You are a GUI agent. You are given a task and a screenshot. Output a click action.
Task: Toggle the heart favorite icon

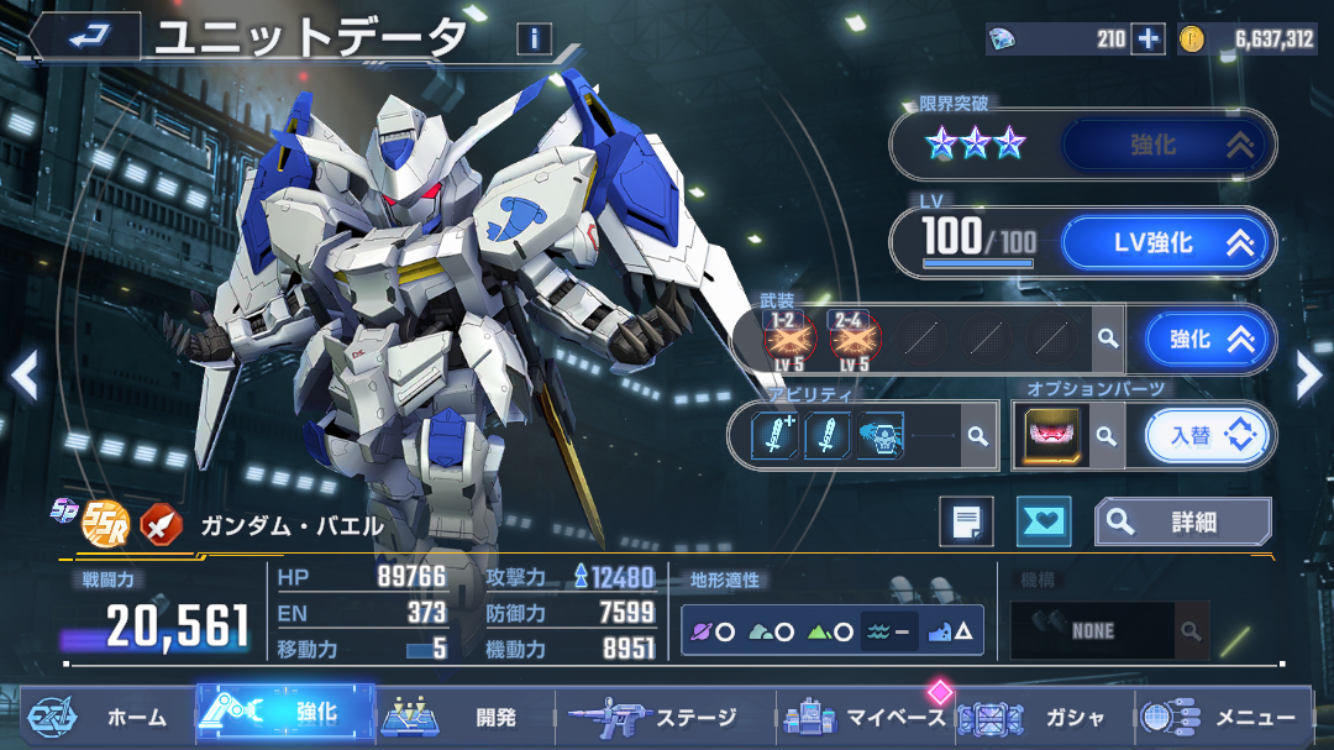point(1043,521)
